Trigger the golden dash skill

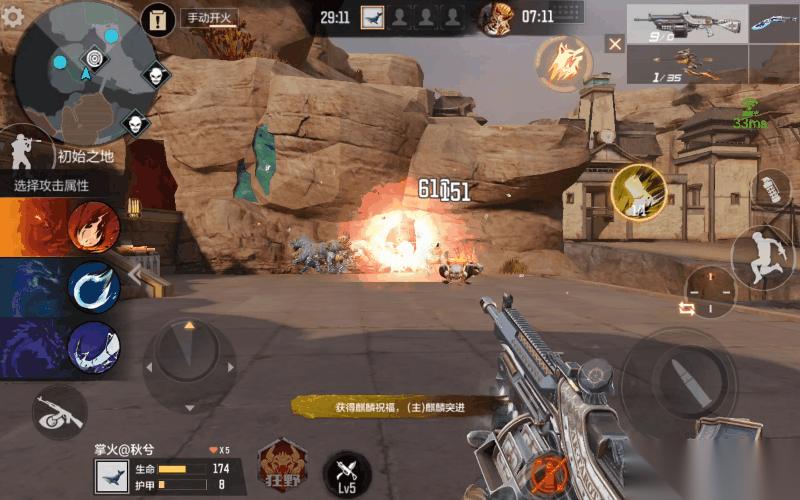coord(638,191)
